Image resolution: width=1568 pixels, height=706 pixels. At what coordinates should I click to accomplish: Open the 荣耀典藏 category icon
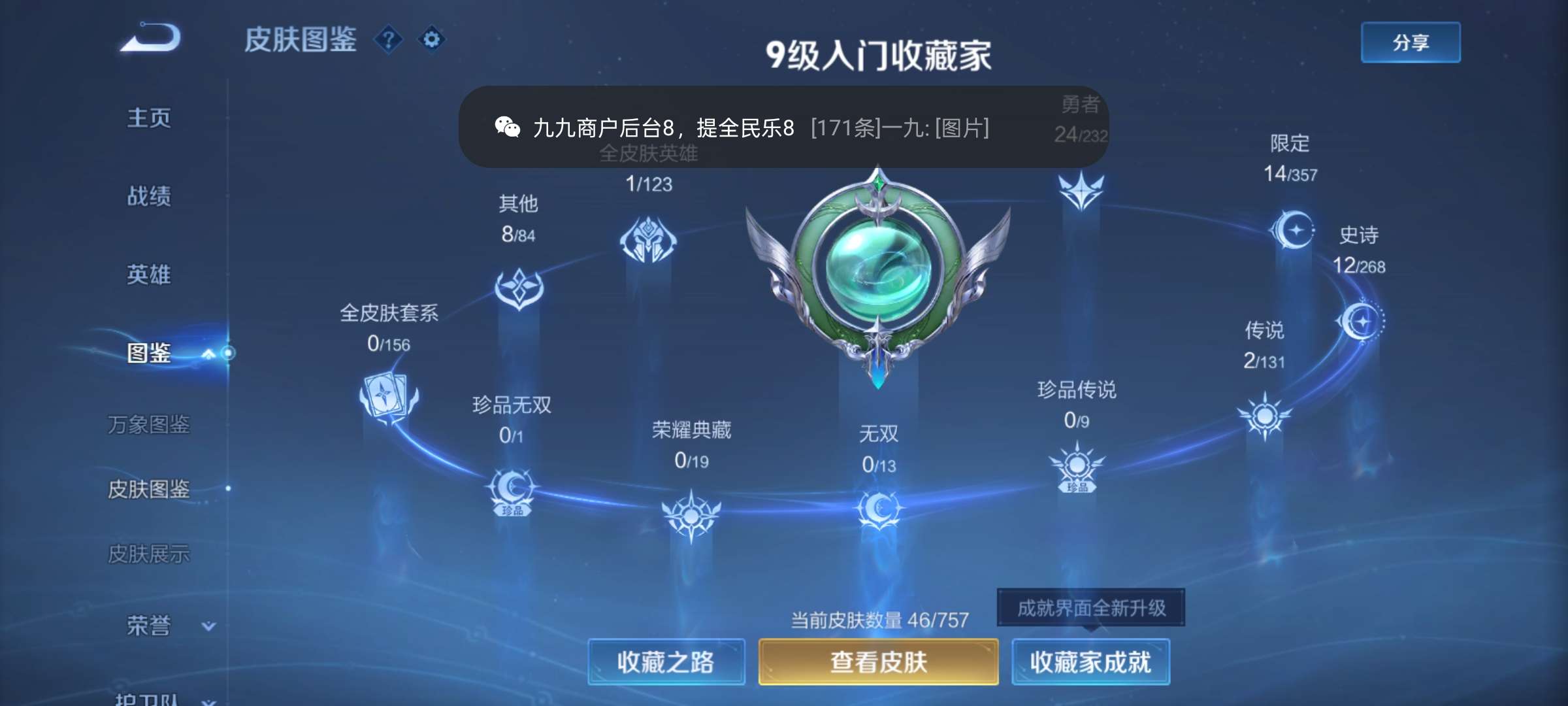click(x=693, y=514)
